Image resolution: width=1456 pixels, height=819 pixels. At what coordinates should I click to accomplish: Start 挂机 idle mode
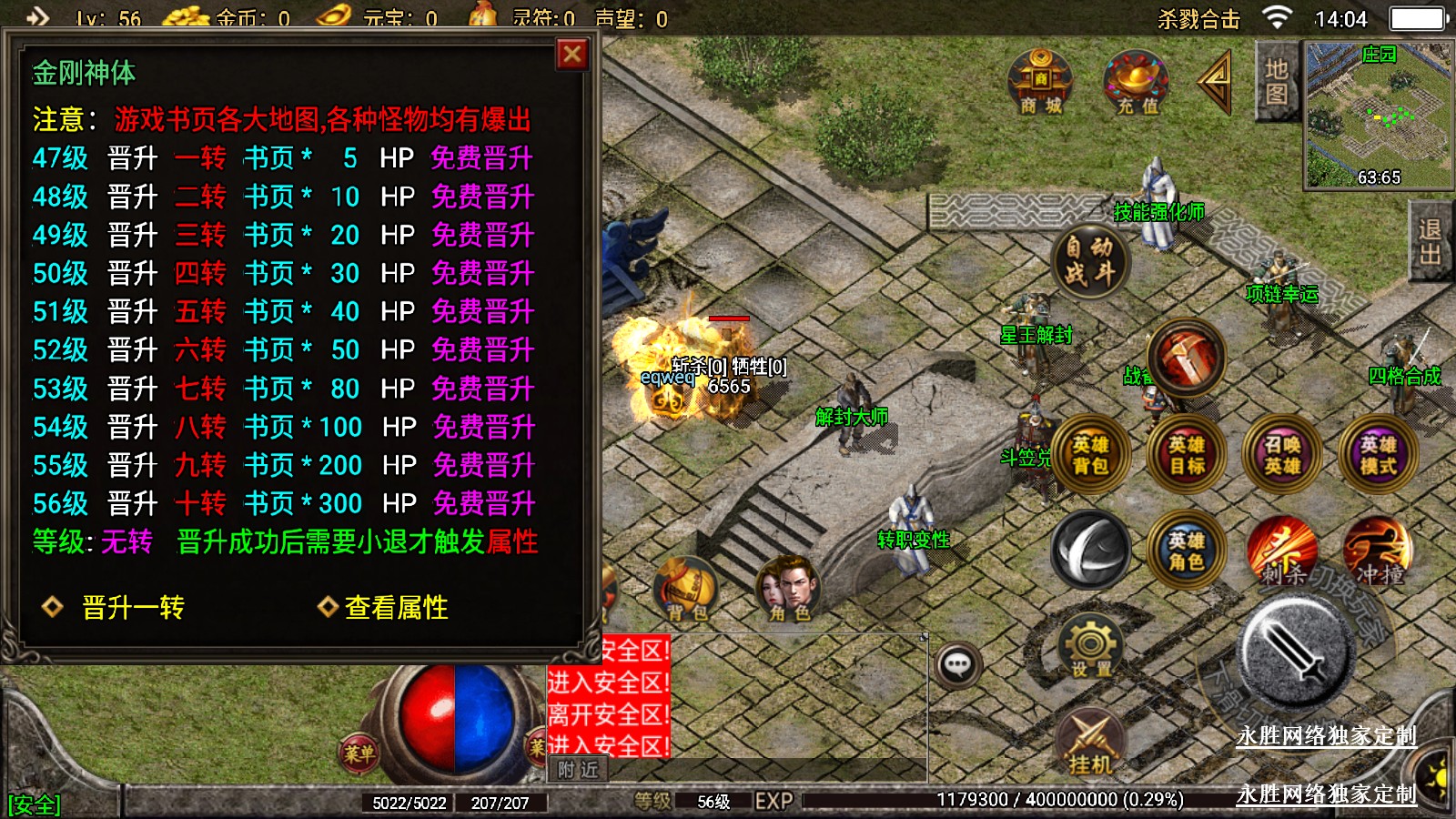tap(1090, 743)
